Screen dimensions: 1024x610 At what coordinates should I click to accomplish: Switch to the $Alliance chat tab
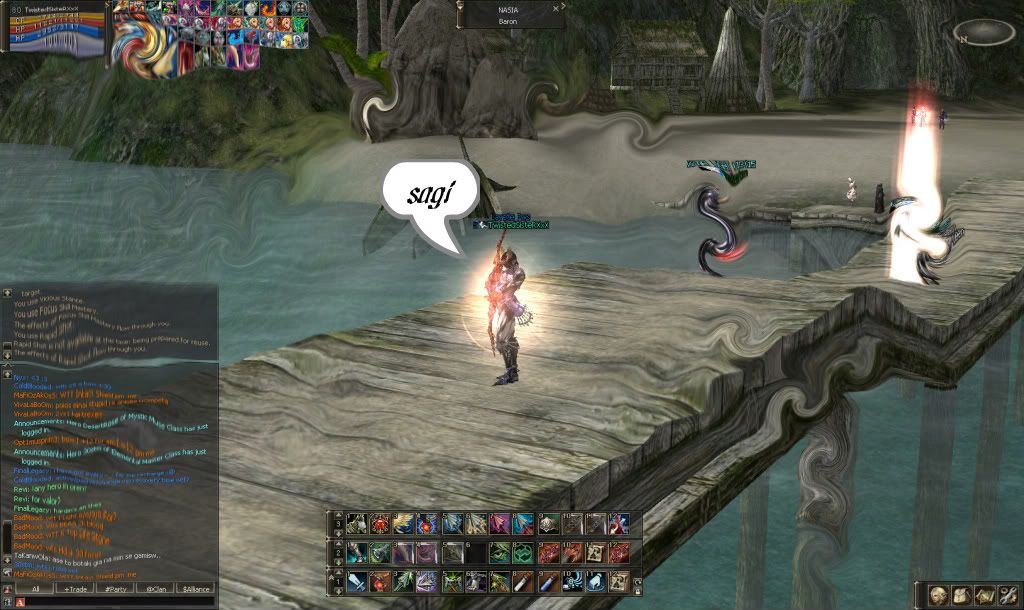pyautogui.click(x=196, y=589)
